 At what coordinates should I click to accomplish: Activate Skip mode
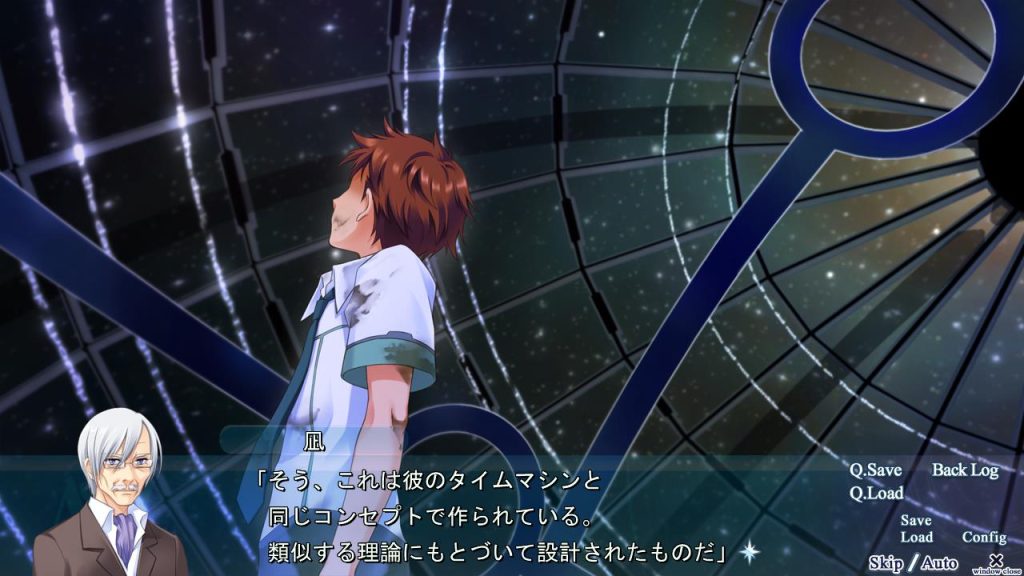885,563
